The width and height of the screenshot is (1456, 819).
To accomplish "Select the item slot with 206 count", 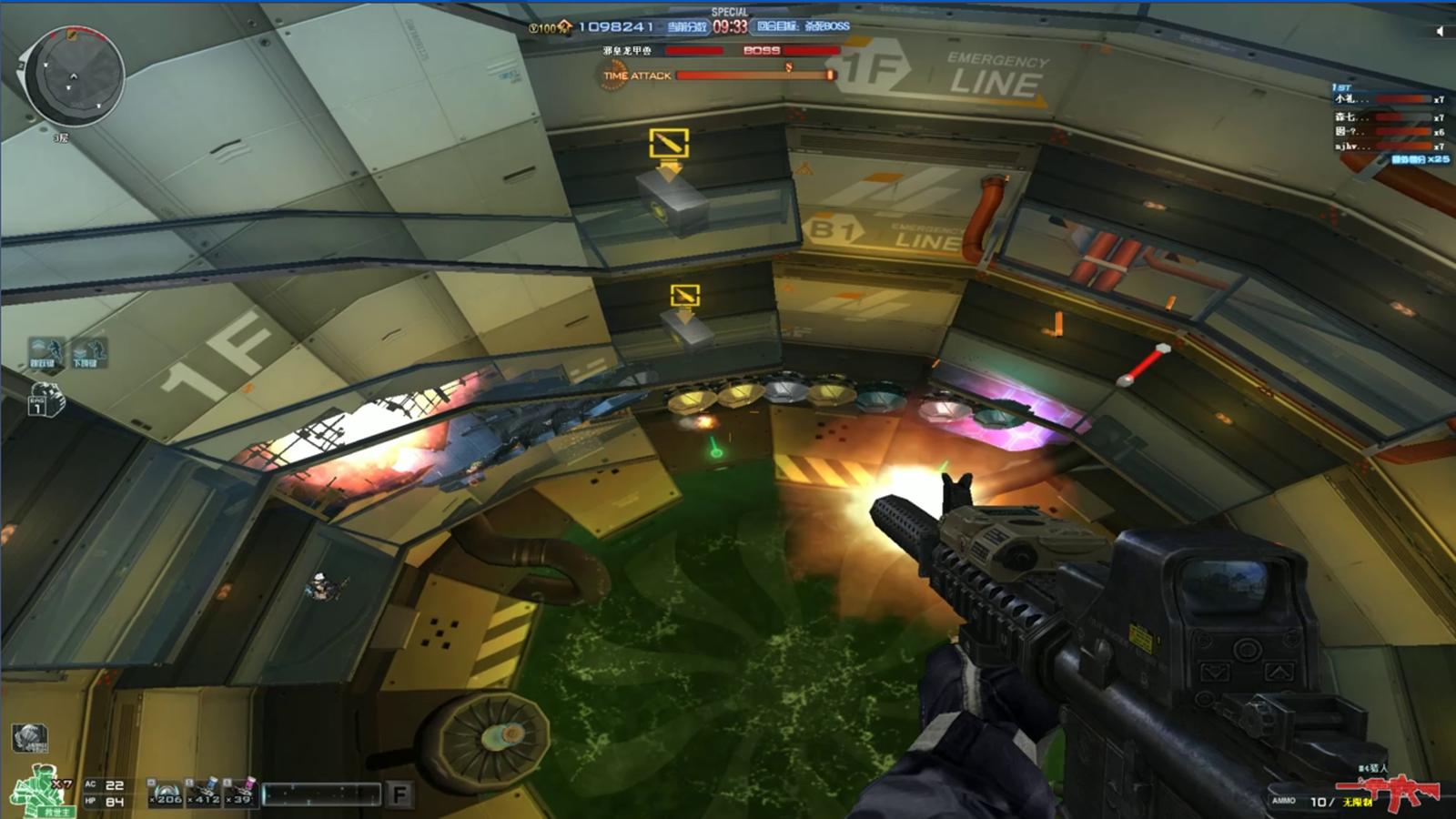I will tap(166, 792).
